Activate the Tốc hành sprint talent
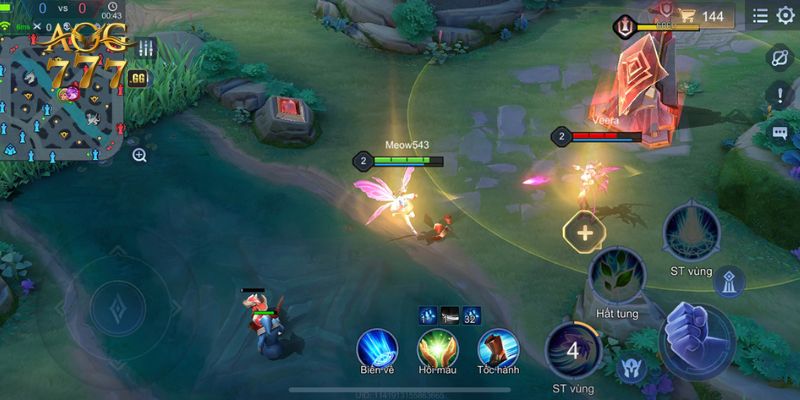This screenshot has height=400, width=800. [497, 347]
